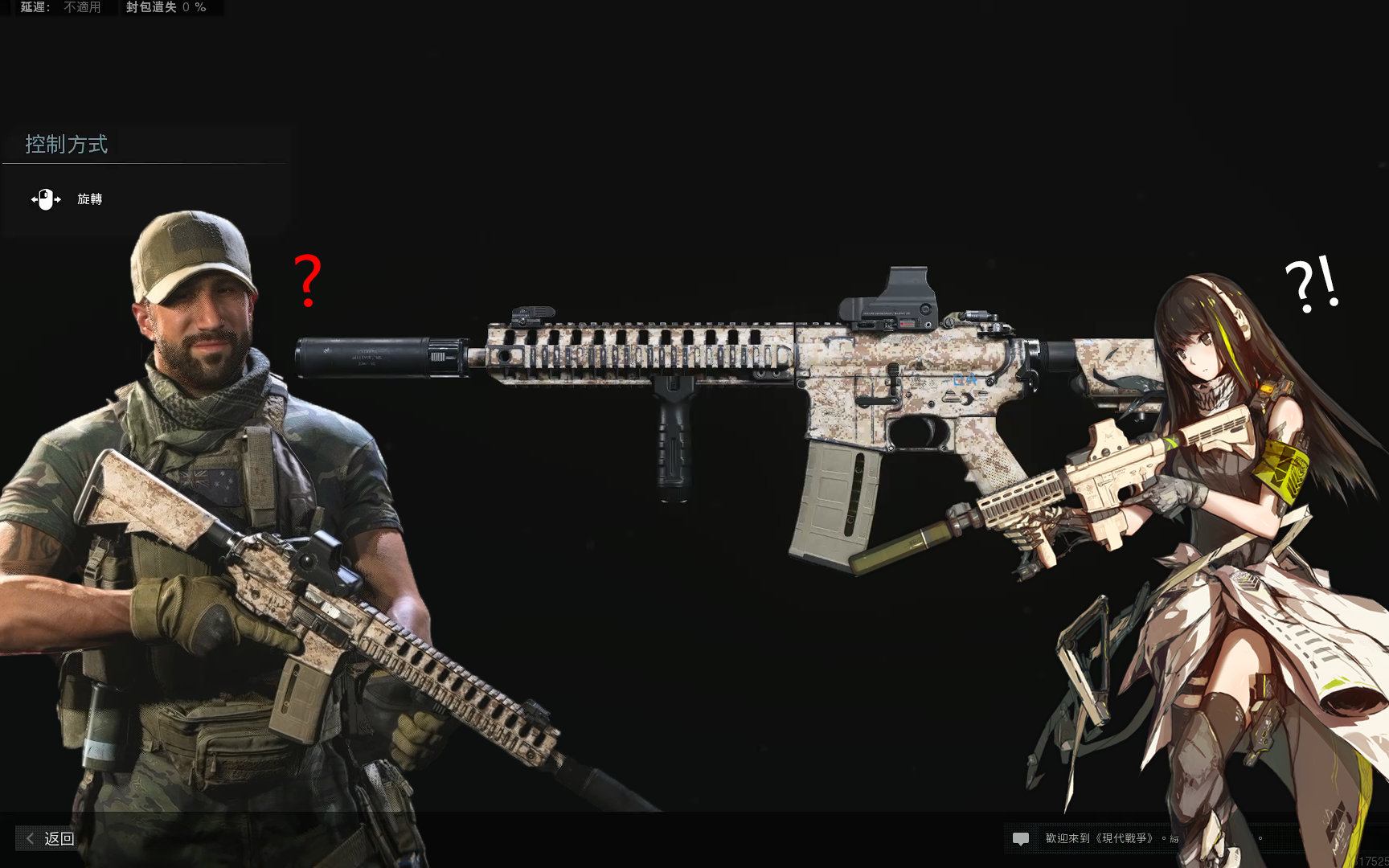Click the chat bubble icon

(1022, 839)
